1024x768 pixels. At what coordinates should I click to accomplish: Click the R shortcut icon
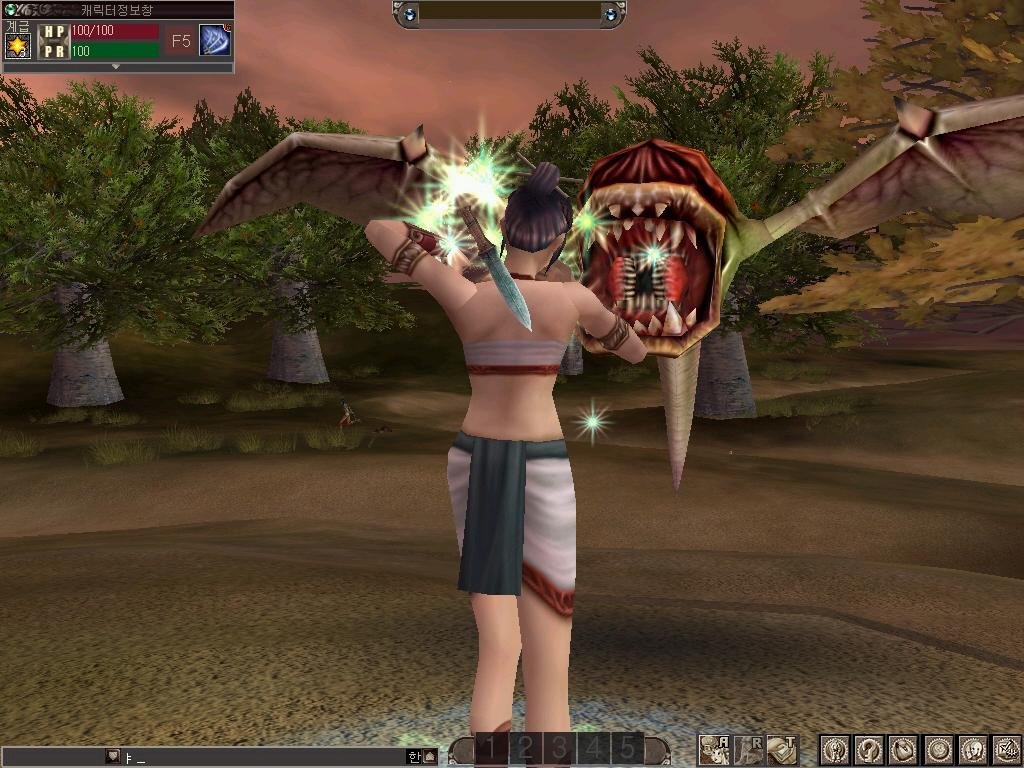pyautogui.click(x=748, y=750)
